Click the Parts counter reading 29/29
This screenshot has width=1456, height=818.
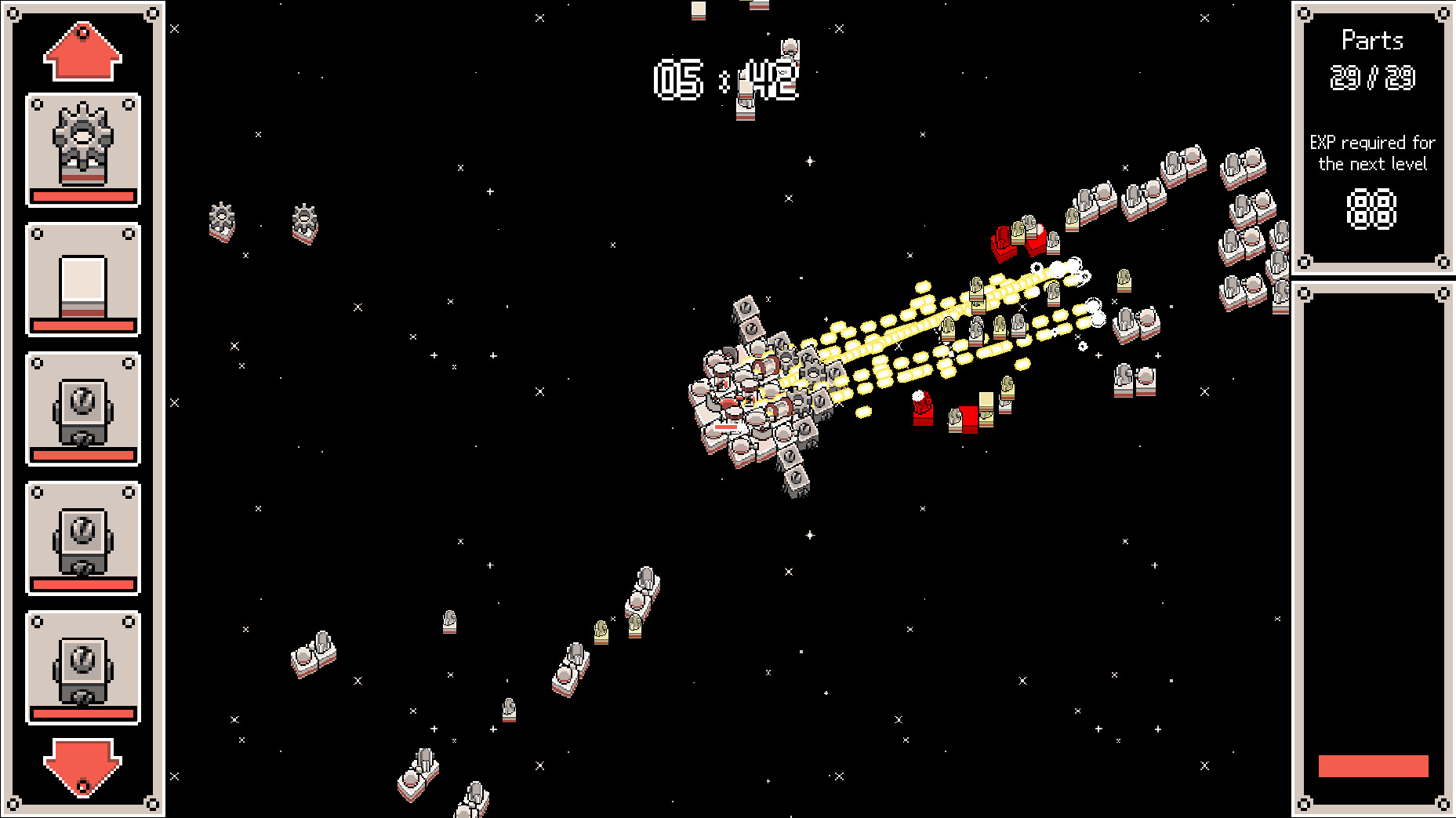[x=1374, y=78]
